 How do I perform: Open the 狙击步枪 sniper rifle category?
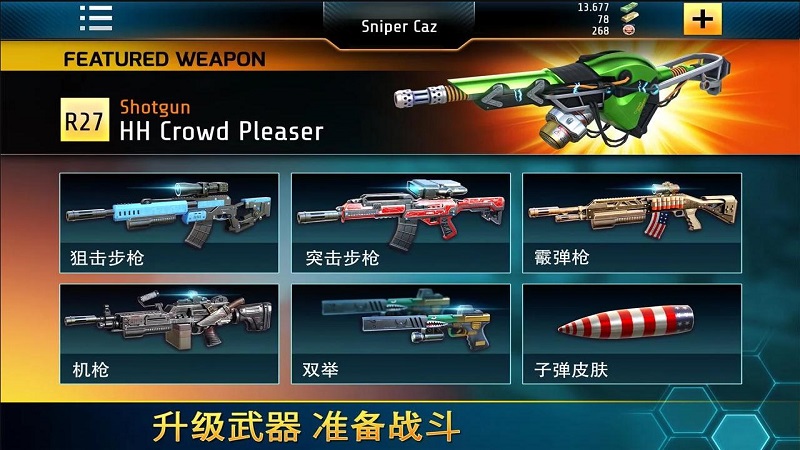(168, 223)
